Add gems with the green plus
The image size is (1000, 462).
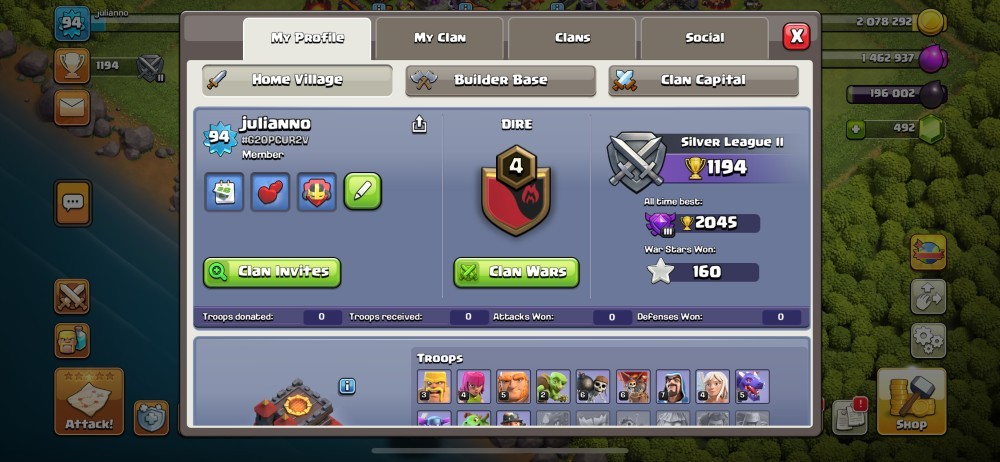855,129
